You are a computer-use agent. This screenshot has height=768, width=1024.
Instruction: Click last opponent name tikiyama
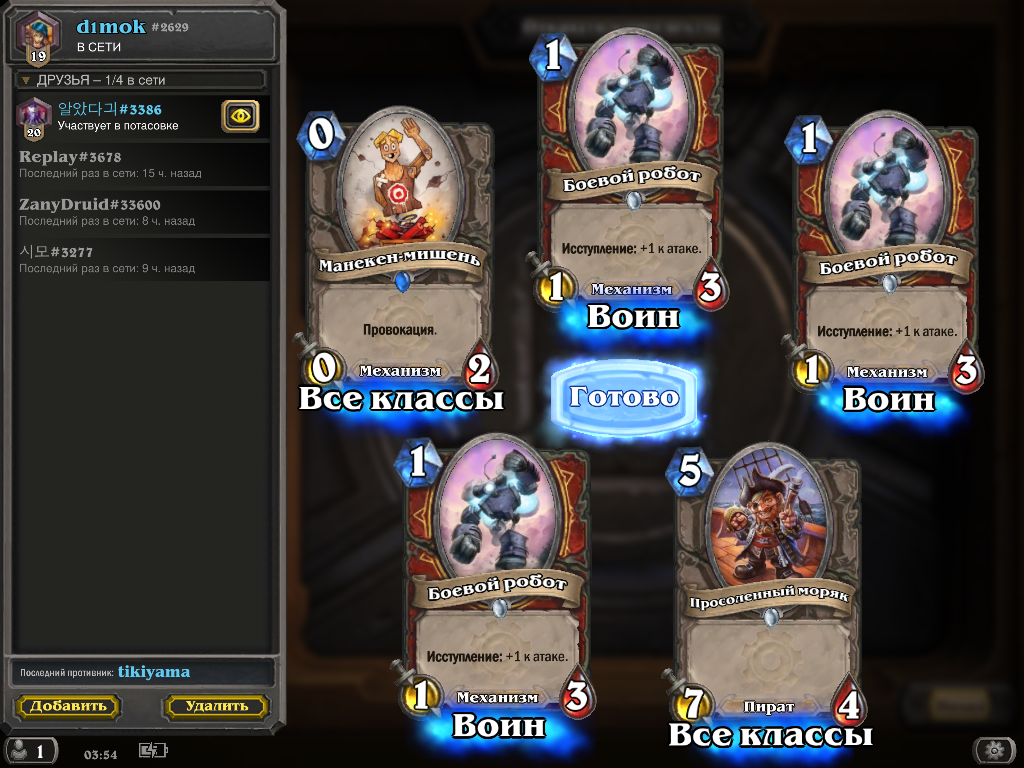pos(154,672)
